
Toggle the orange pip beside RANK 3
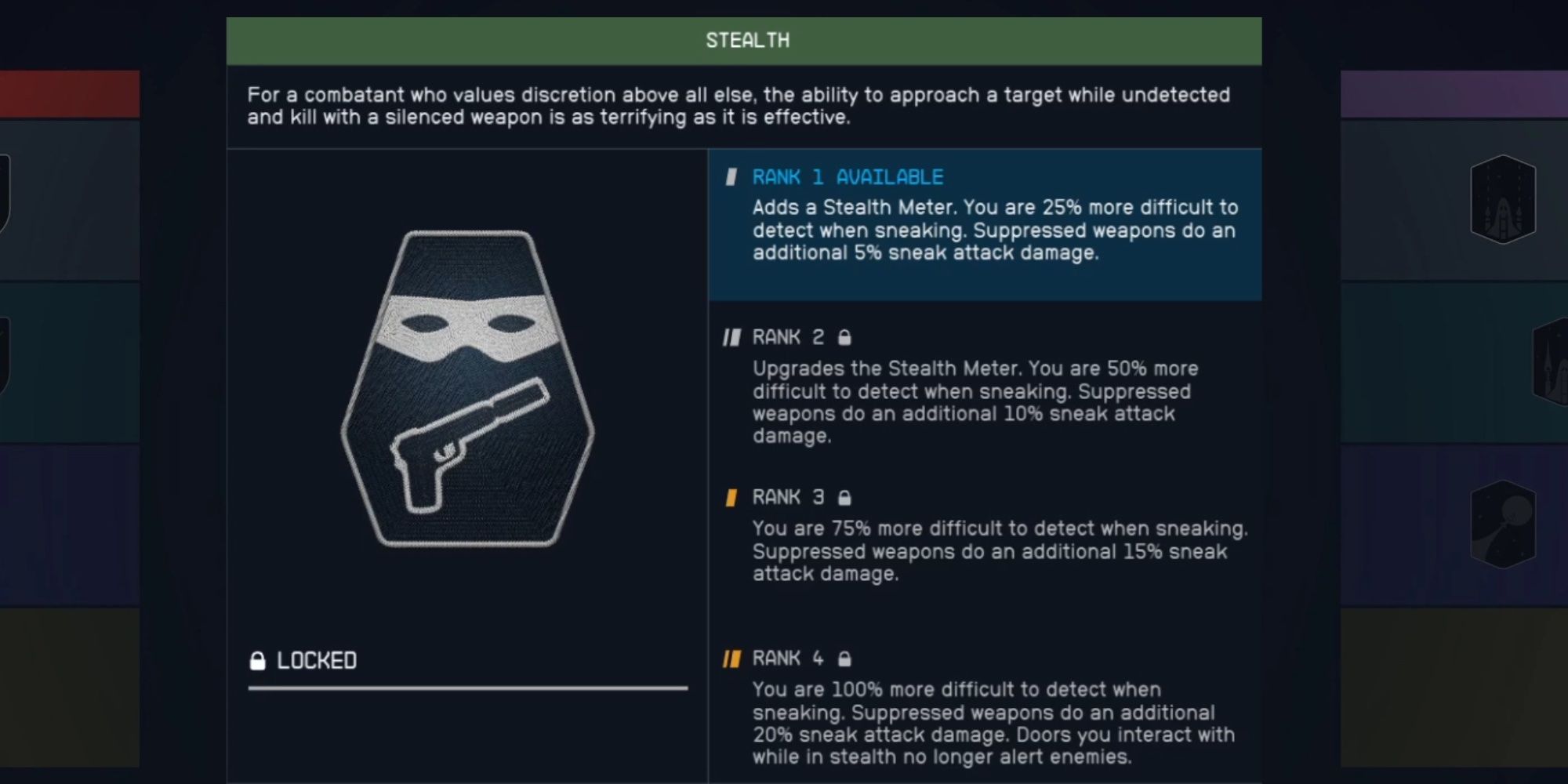tap(731, 496)
